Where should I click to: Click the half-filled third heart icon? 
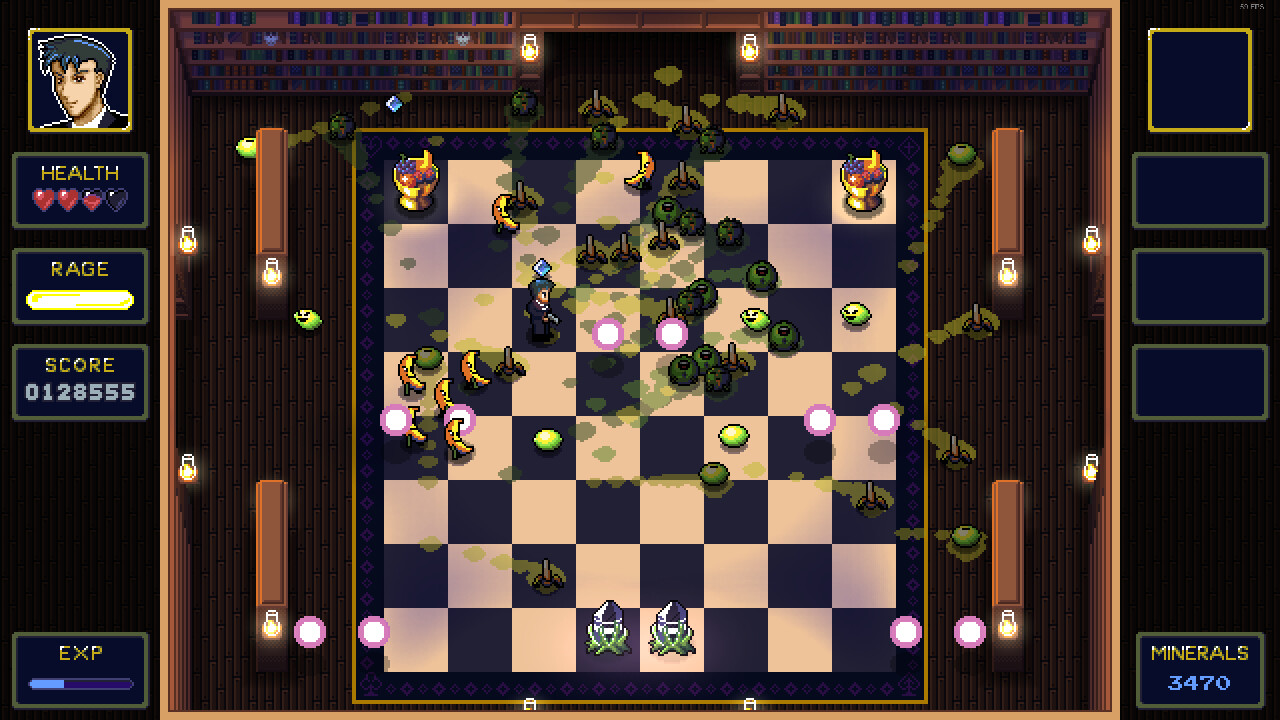click(x=91, y=199)
